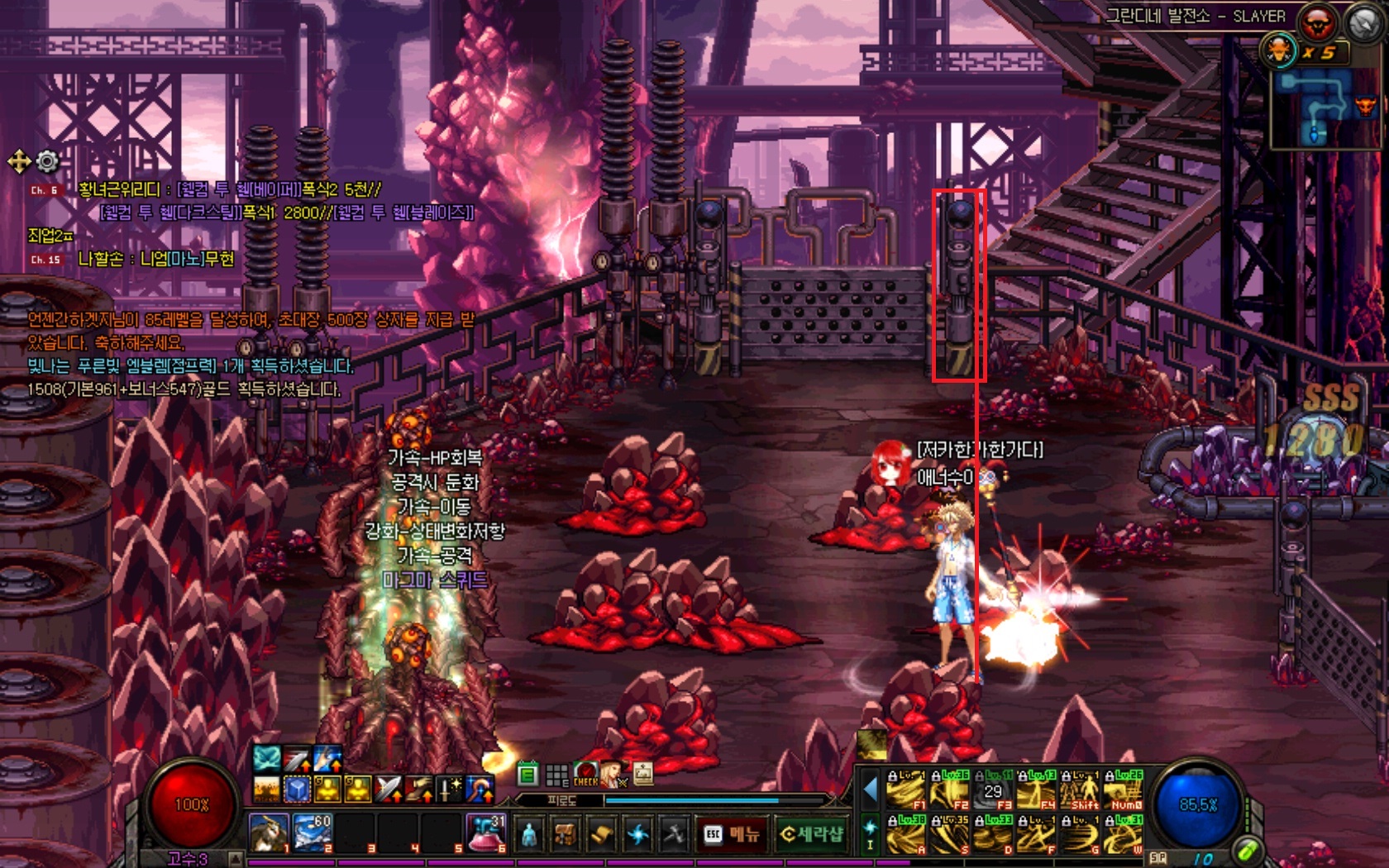Open the ESC 메뉴 menu button
Image resolution: width=1389 pixels, height=868 pixels.
pos(733,835)
